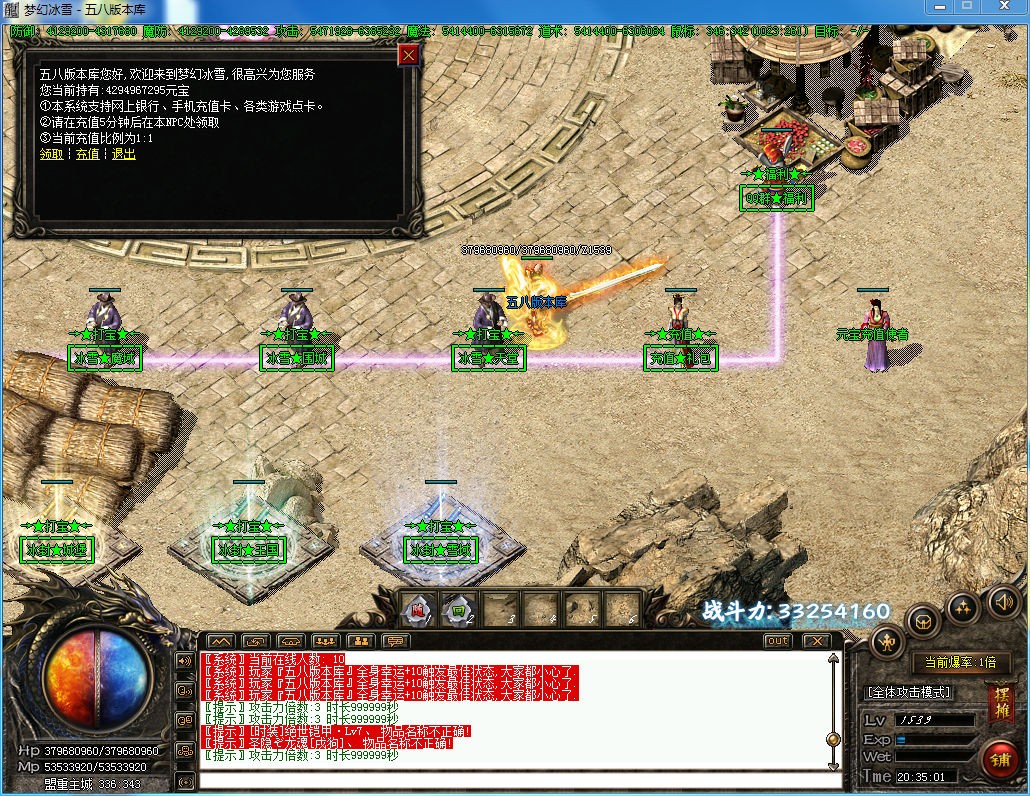The width and height of the screenshot is (1030, 796).
Task: Choose the 充值 recharge option
Action: coord(87,154)
